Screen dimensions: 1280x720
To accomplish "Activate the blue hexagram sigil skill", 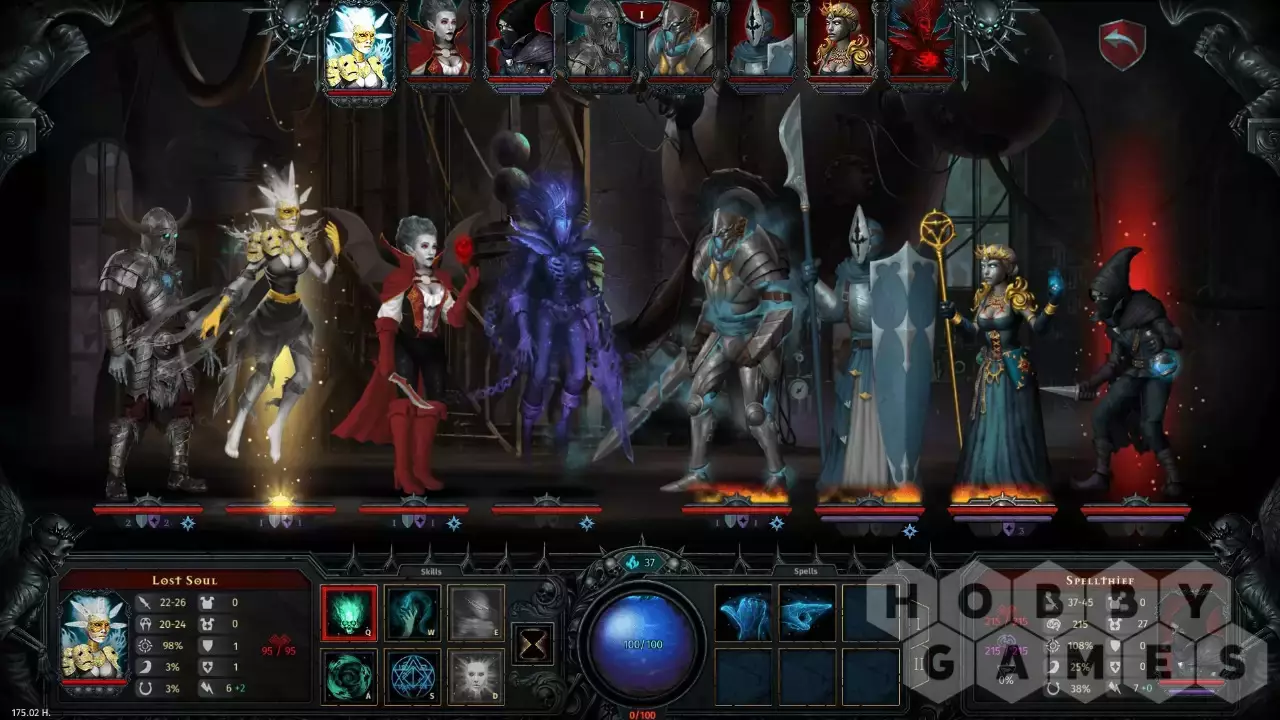I will 412,676.
